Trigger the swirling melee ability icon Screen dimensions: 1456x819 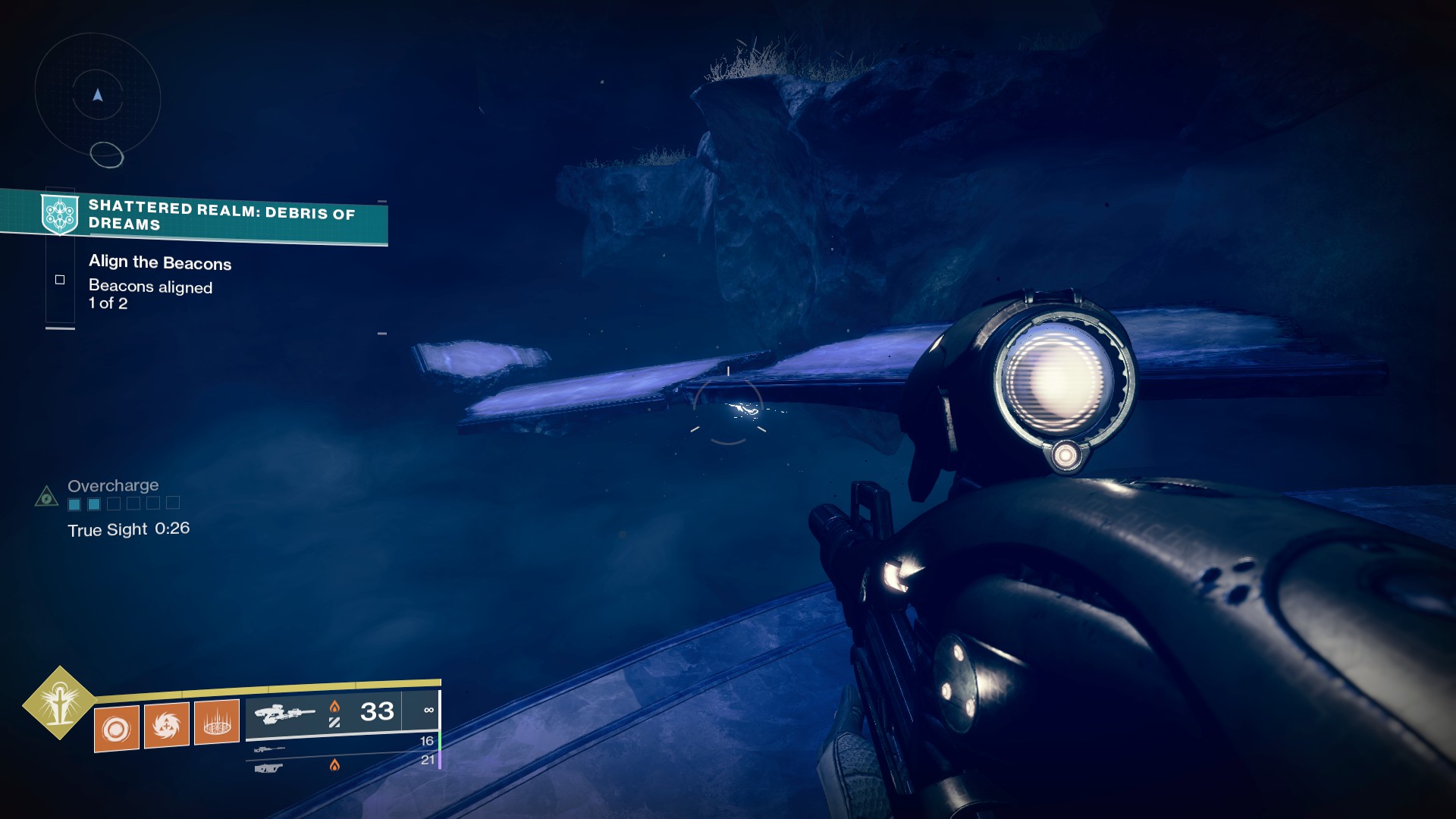[166, 725]
